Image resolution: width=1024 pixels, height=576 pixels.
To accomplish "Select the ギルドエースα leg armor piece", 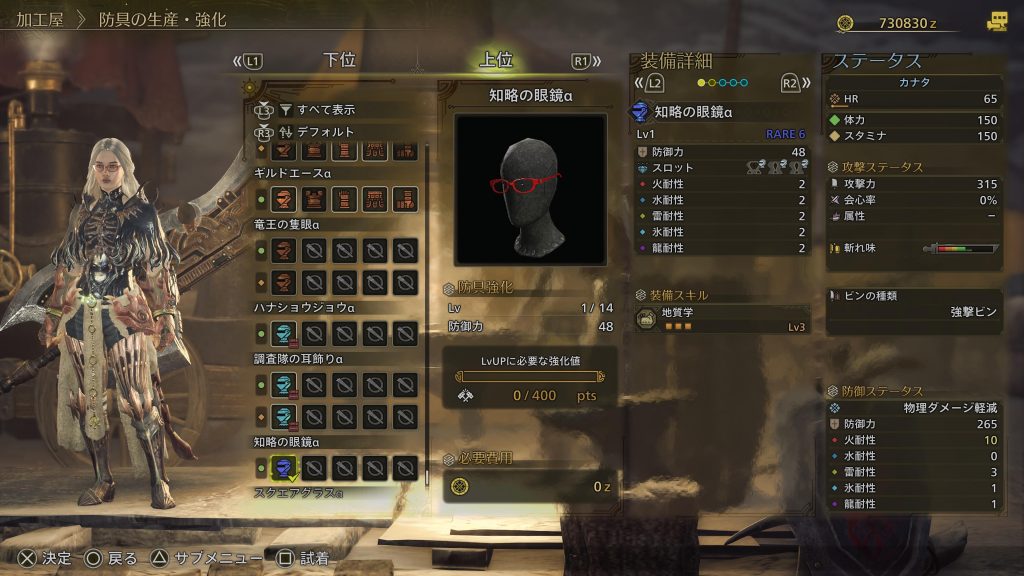I will pos(404,199).
